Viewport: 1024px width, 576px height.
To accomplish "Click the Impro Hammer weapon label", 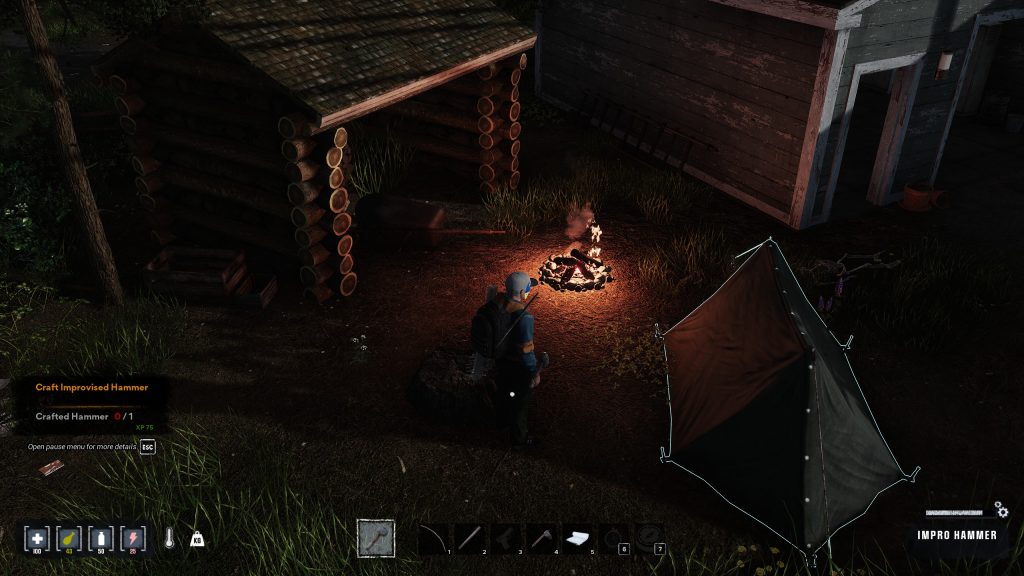I will click(x=958, y=535).
